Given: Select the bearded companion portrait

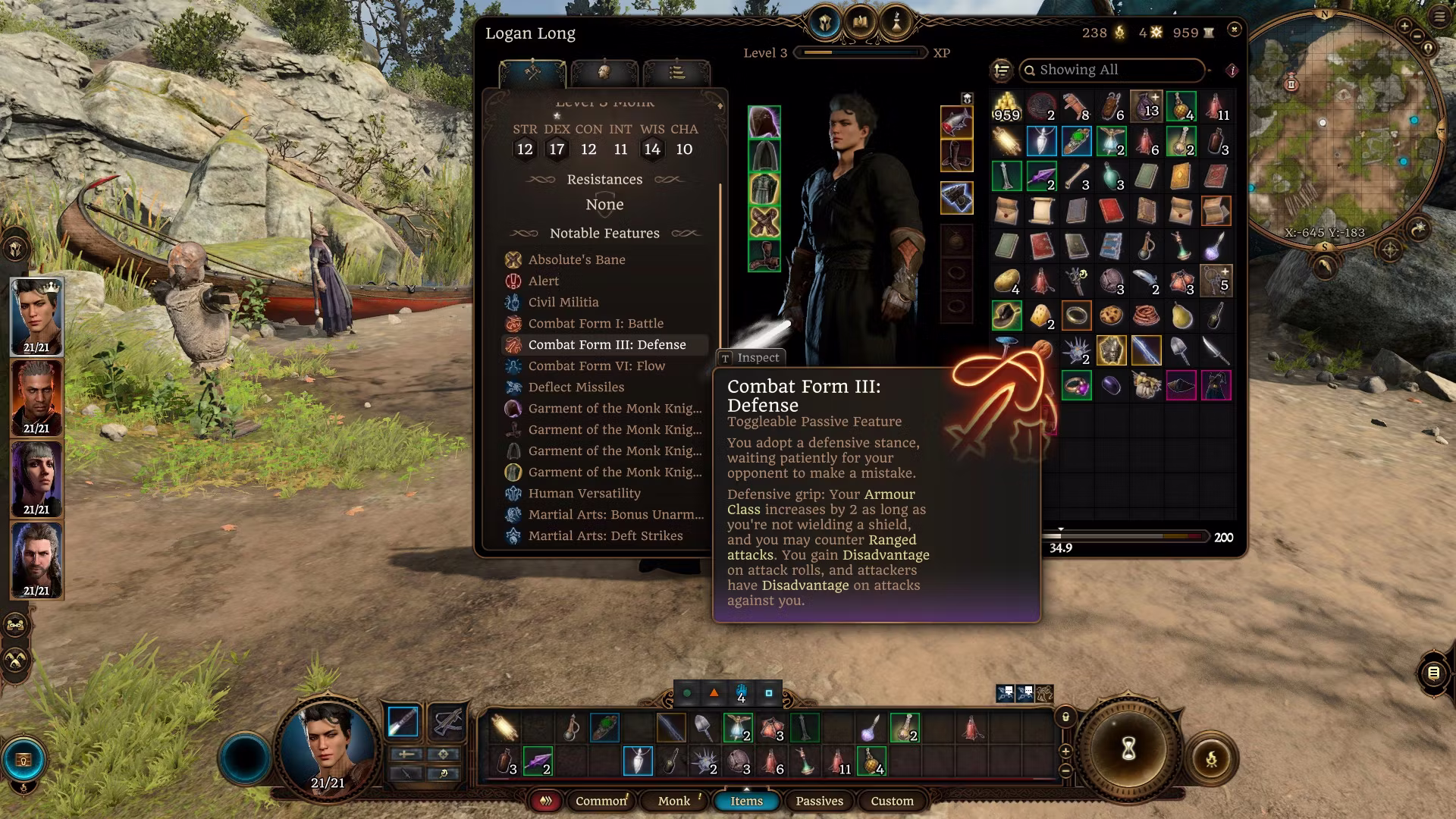Looking at the screenshot, I should coord(36,560).
